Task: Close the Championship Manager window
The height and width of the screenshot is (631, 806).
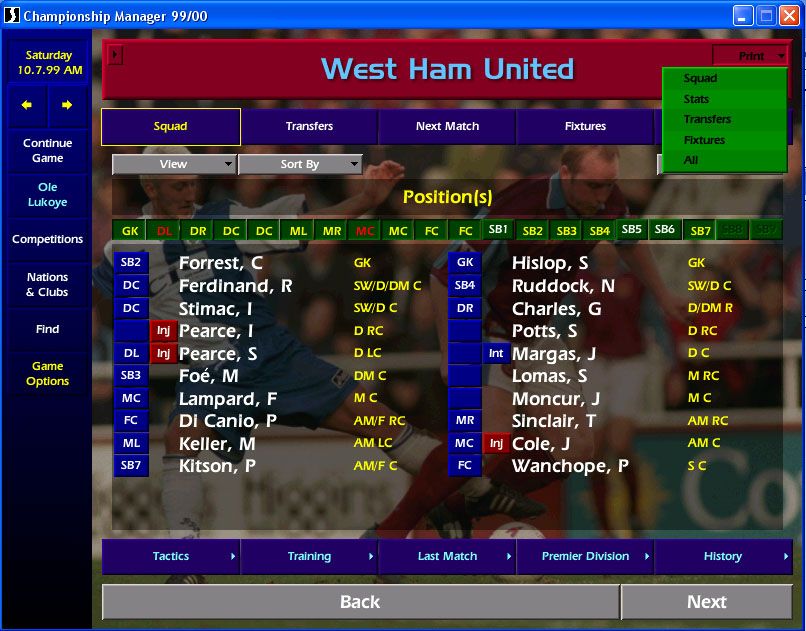Action: [789, 15]
